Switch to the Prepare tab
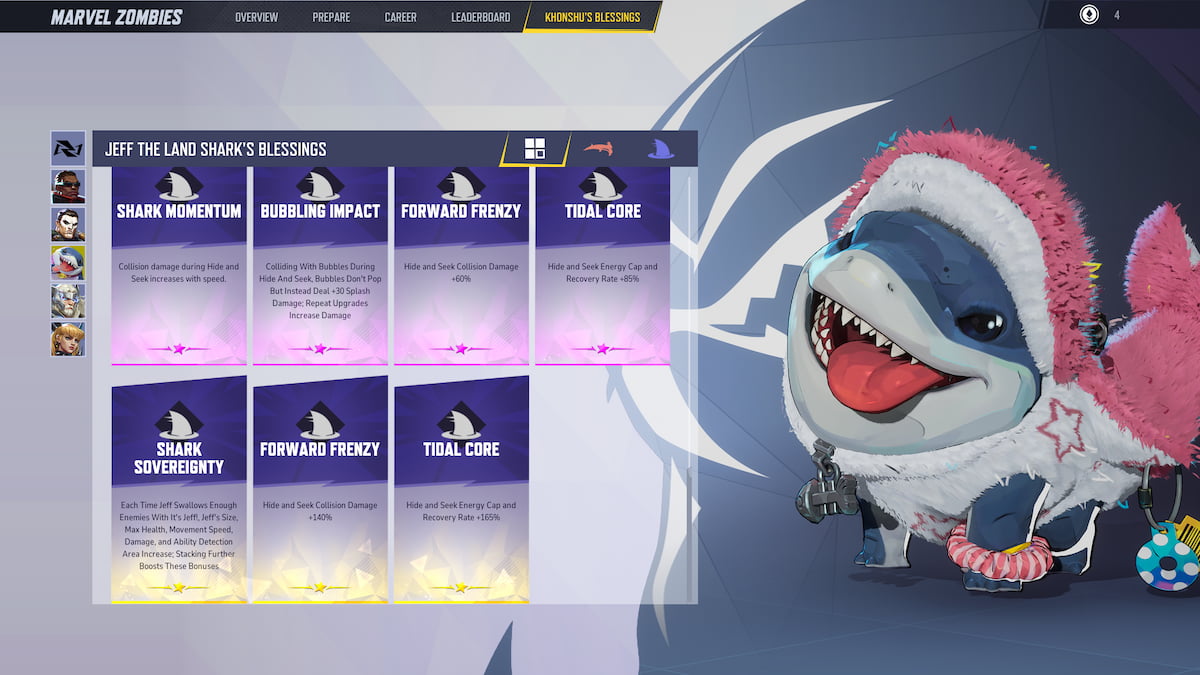Screen dimensions: 1200x675 pyautogui.click(x=331, y=17)
